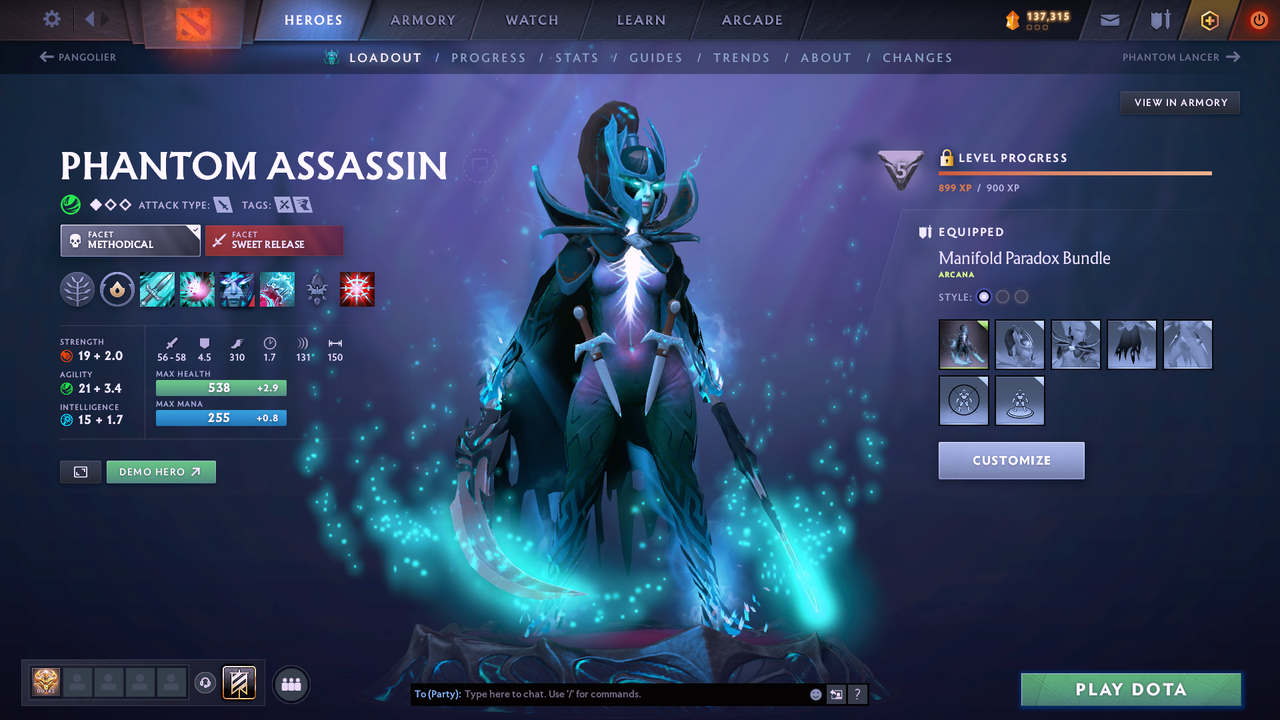Image resolution: width=1280 pixels, height=720 pixels.
Task: View the Blur ability icon
Action: click(x=237, y=289)
